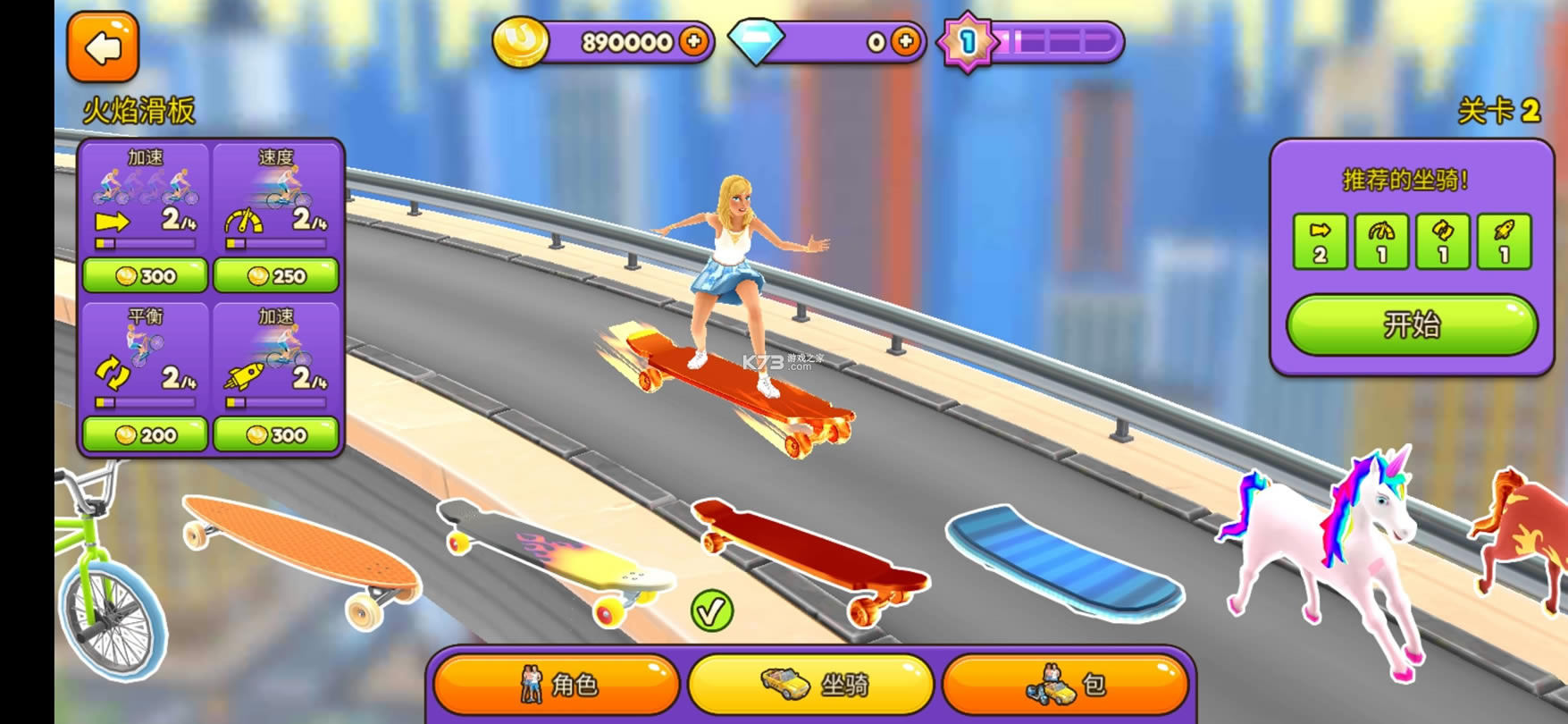Add more gold coins with plus button
1568x724 pixels.
(693, 41)
